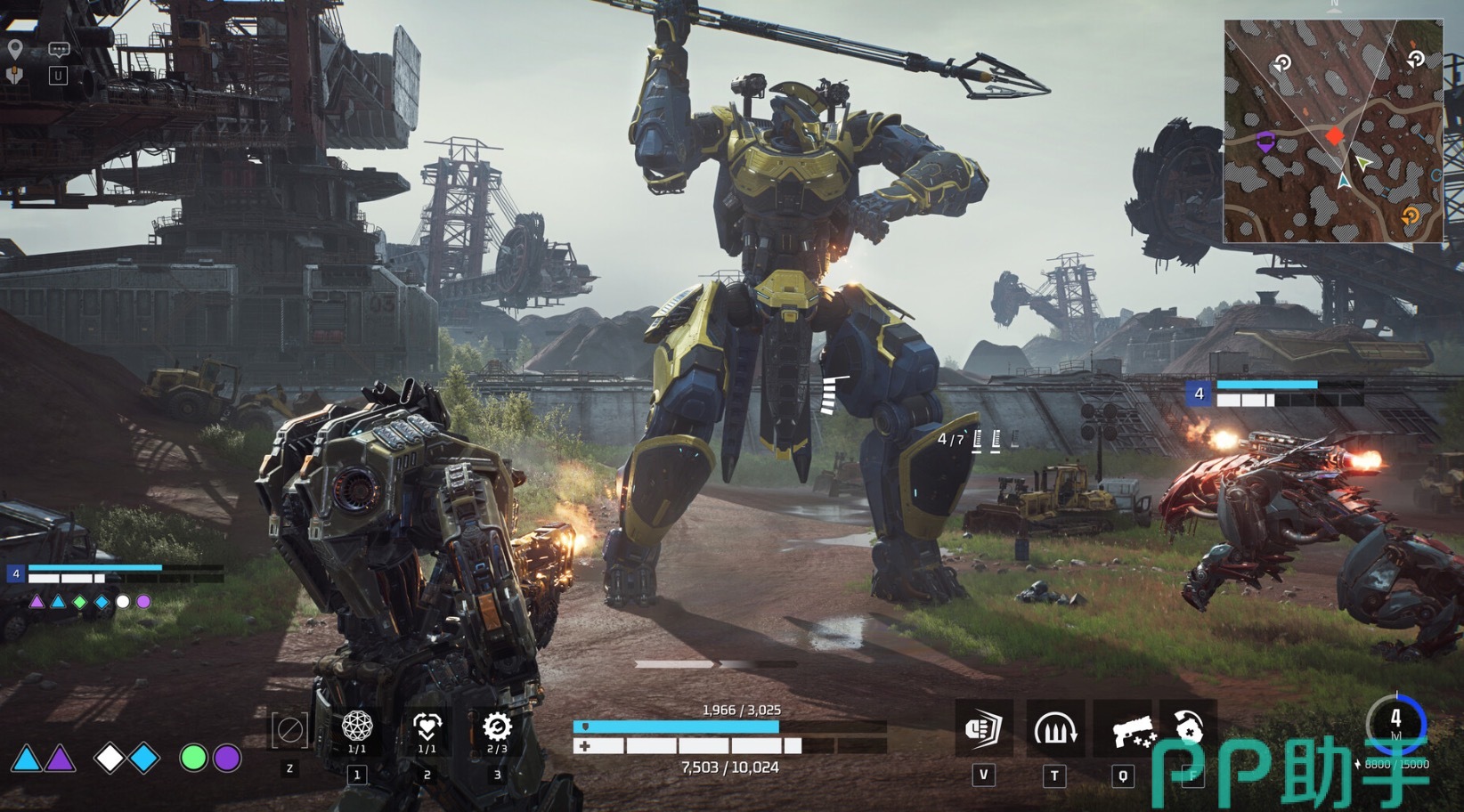Click the white diamond squad indicator
The image size is (1464, 812).
110,758
